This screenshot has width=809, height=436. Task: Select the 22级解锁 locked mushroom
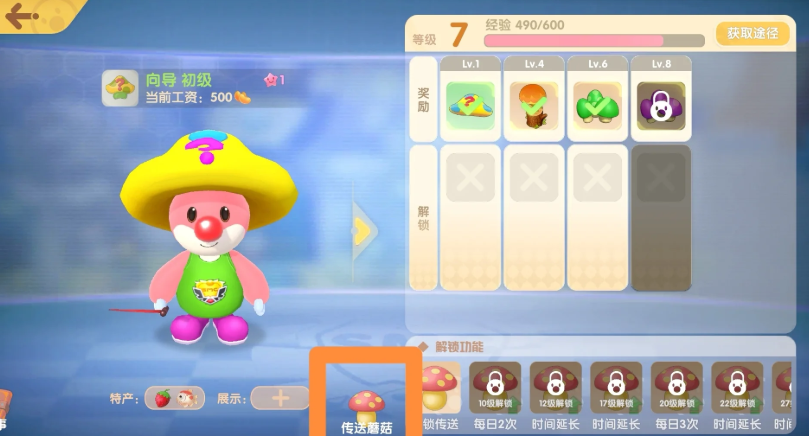[737, 384]
